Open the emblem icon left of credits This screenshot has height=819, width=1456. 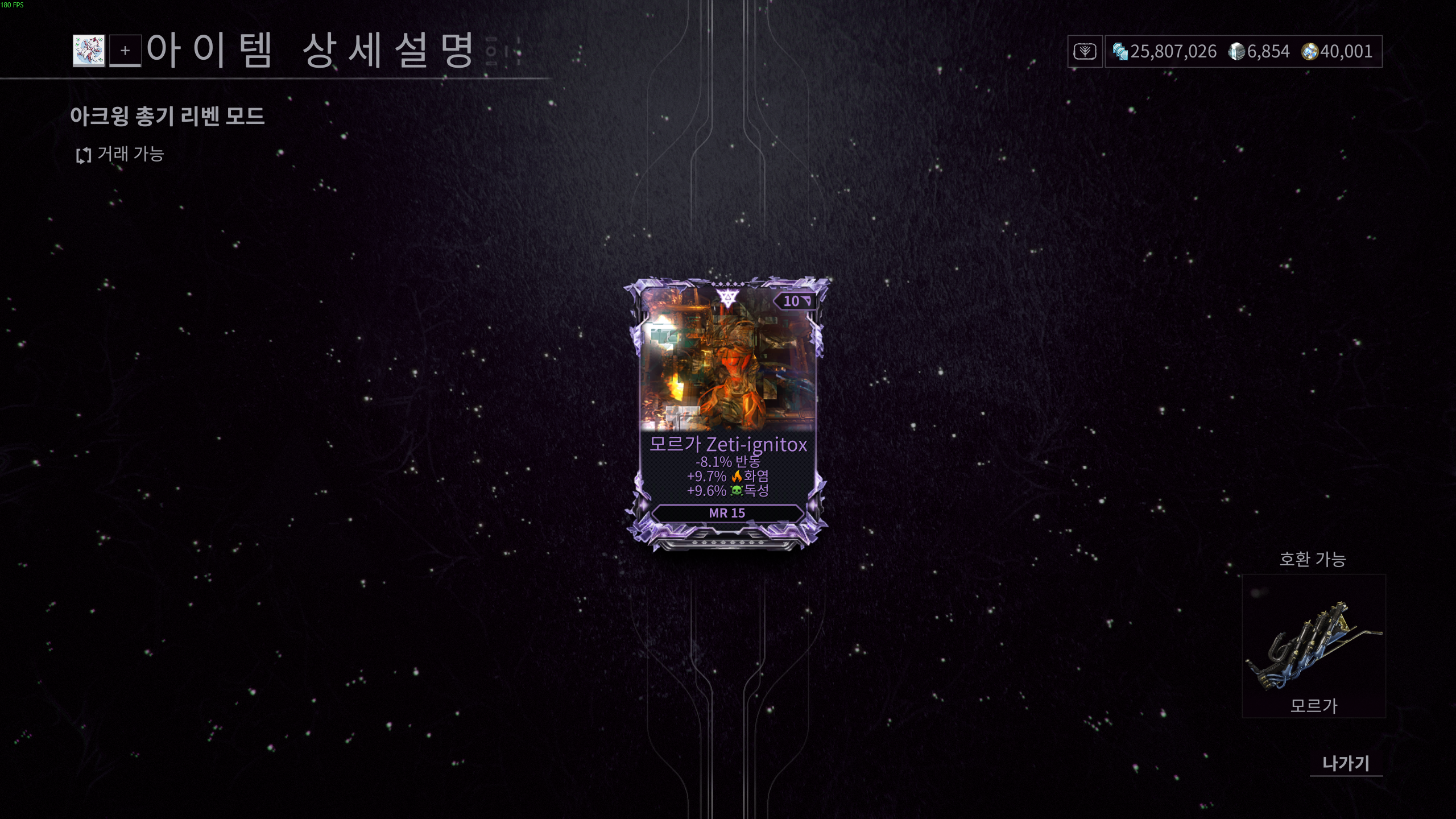(x=1085, y=52)
